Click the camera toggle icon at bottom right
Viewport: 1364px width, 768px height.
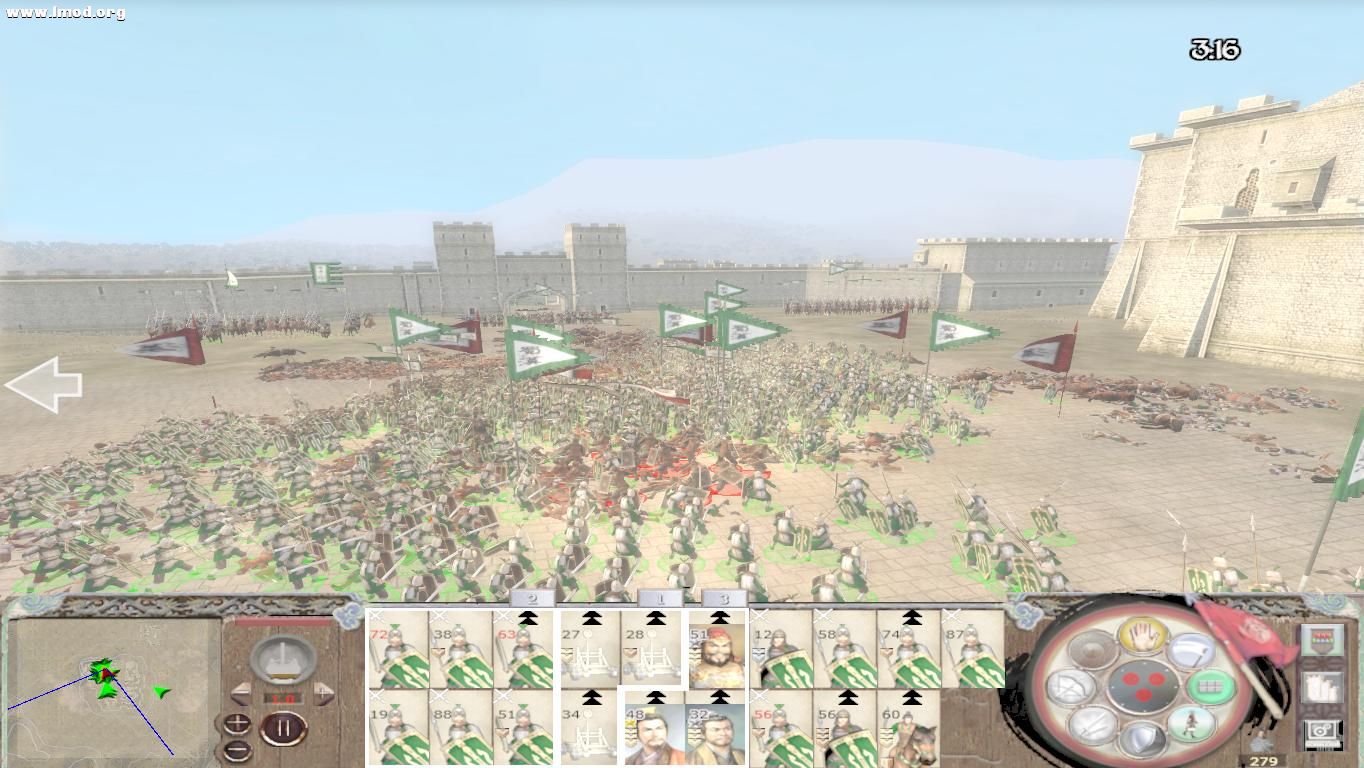[1322, 731]
